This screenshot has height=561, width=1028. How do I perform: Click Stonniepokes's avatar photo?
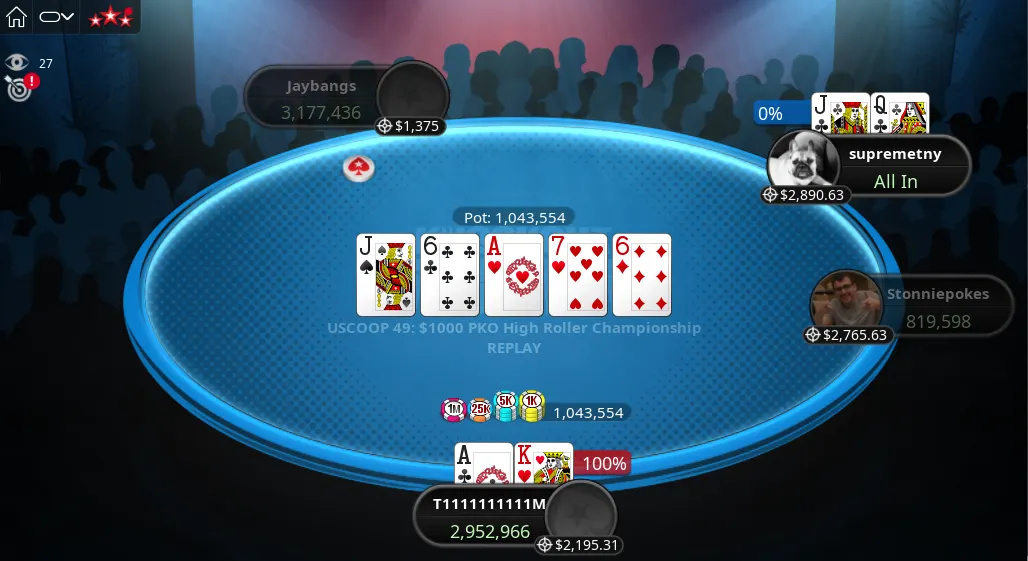point(840,300)
